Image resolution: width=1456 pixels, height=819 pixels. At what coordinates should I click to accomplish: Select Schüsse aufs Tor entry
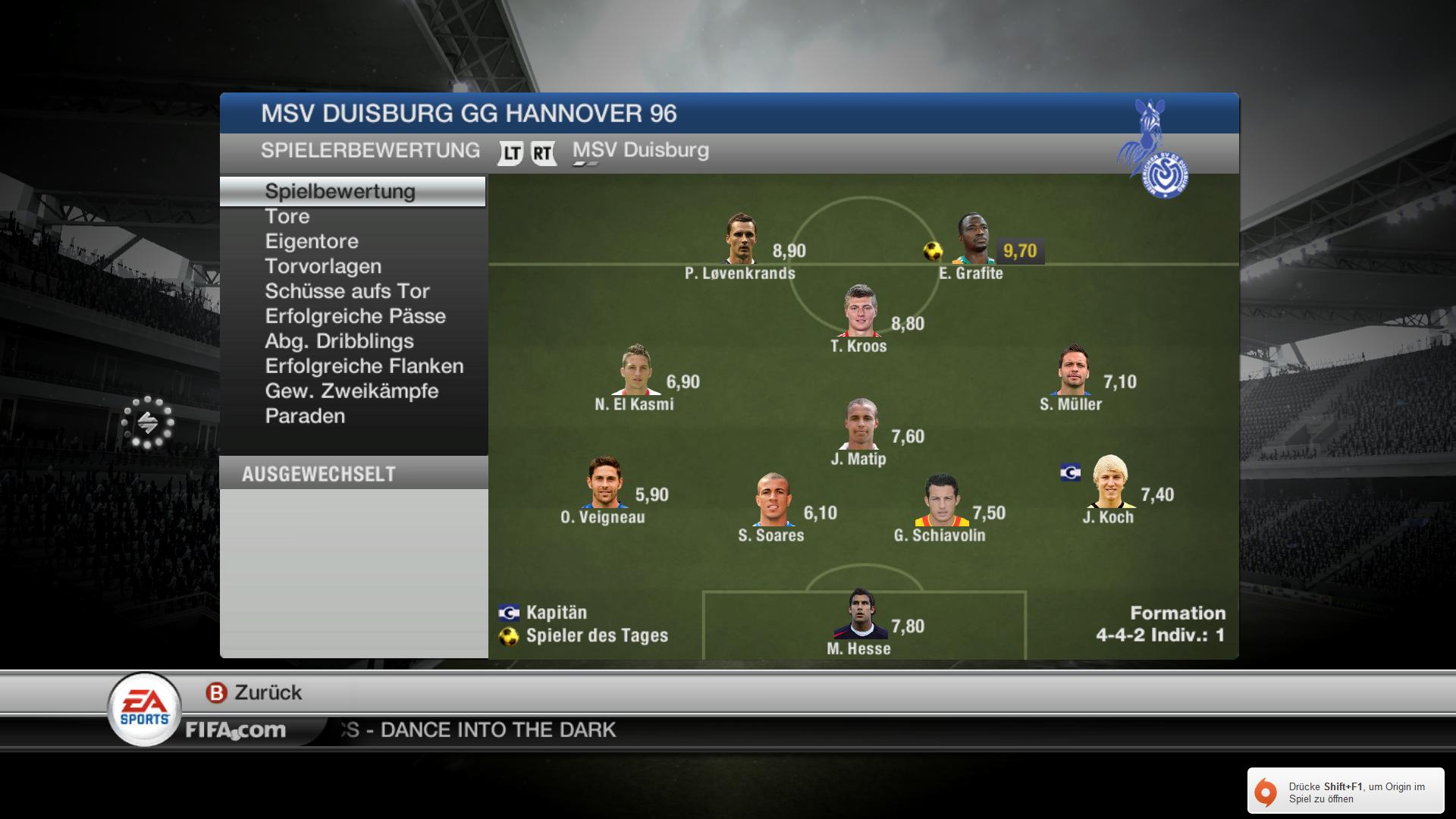347,292
